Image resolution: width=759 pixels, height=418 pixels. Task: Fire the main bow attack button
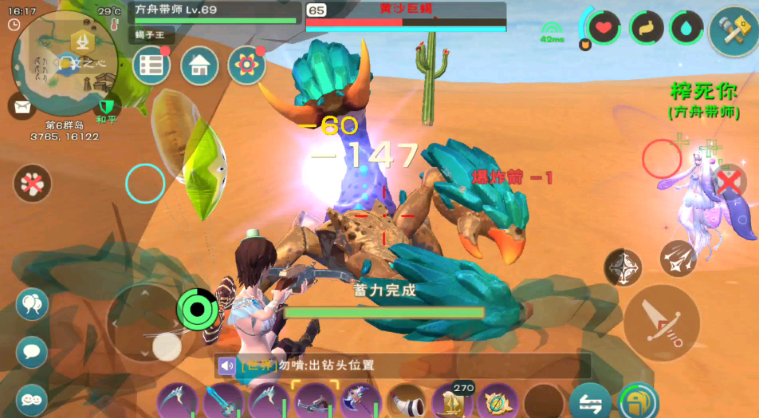click(x=662, y=321)
